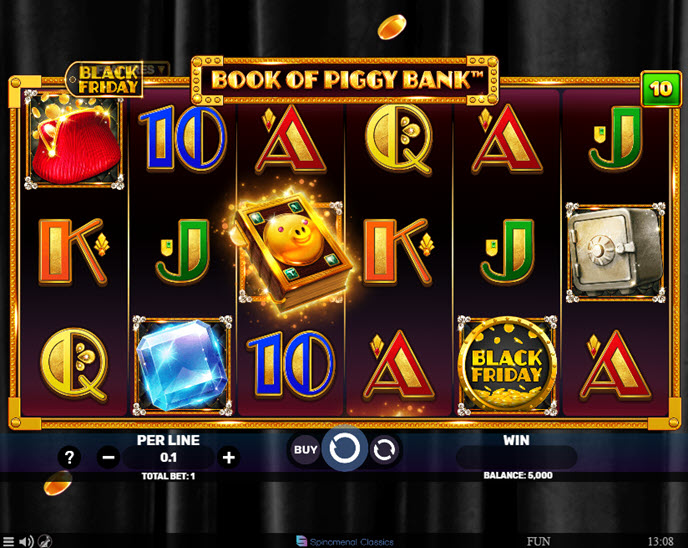Decrease the per line bet
The width and height of the screenshot is (688, 548).
109,458
